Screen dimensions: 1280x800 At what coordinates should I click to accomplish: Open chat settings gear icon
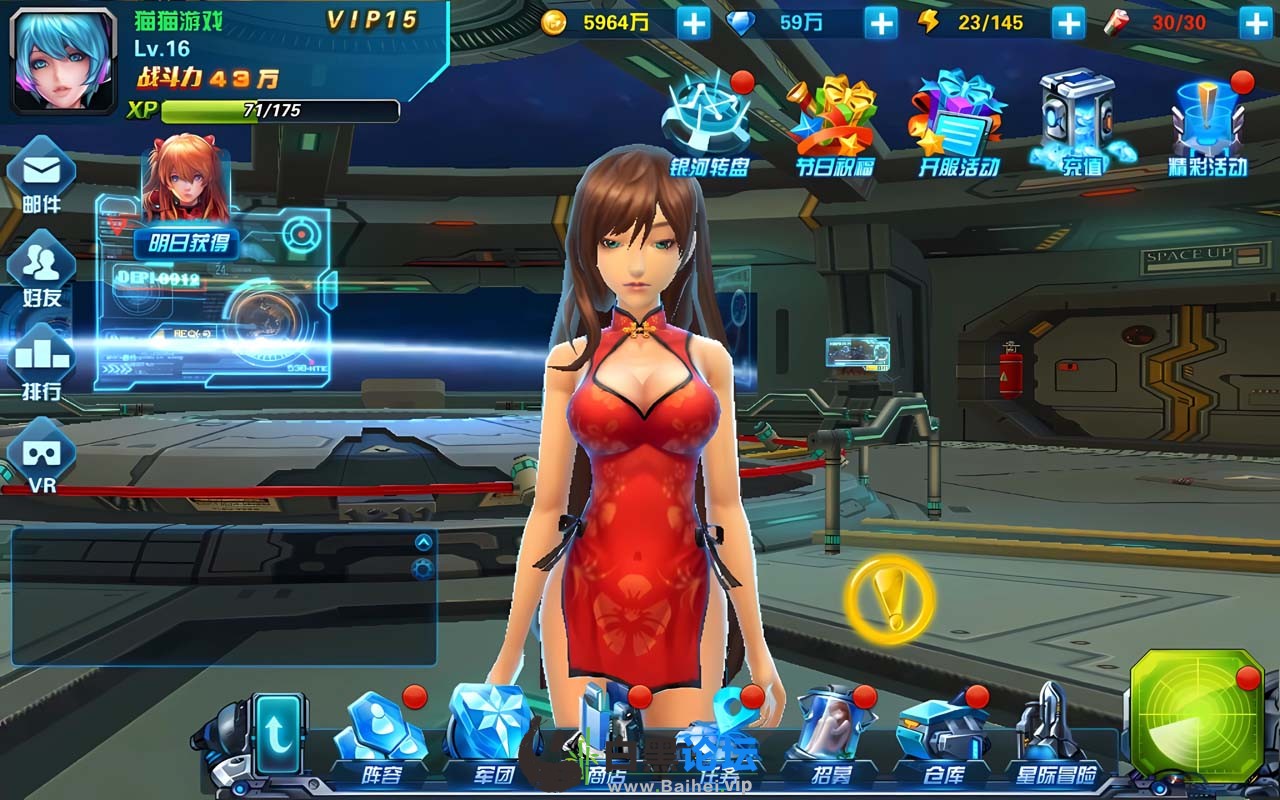point(423,569)
